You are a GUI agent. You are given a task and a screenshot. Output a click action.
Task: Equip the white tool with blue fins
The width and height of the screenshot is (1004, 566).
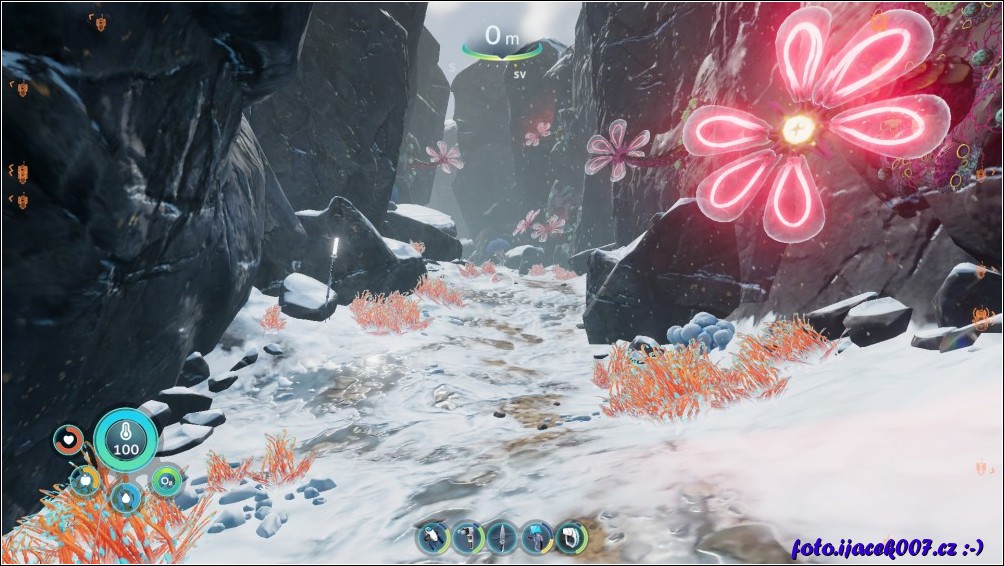pyautogui.click(x=433, y=538)
